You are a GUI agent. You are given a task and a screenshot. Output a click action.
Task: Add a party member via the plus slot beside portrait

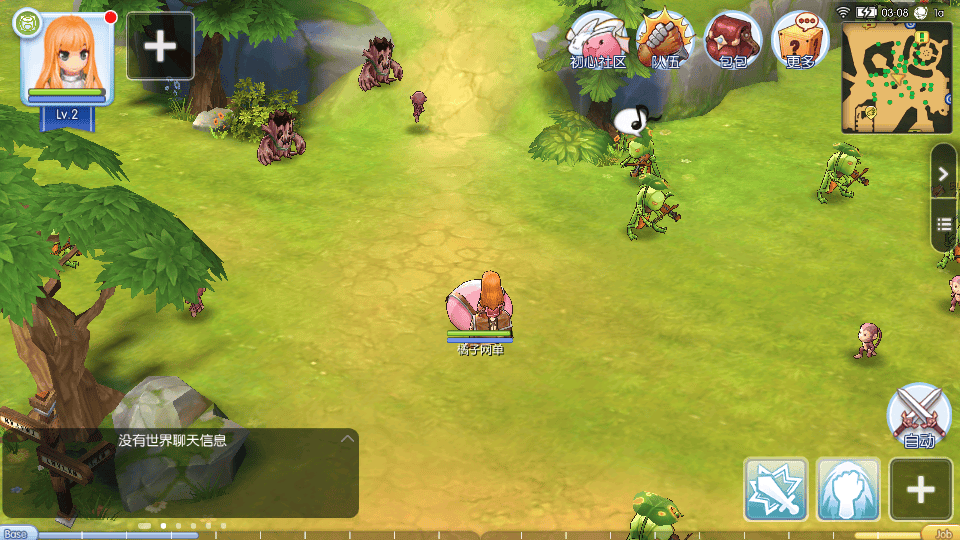pyautogui.click(x=160, y=46)
